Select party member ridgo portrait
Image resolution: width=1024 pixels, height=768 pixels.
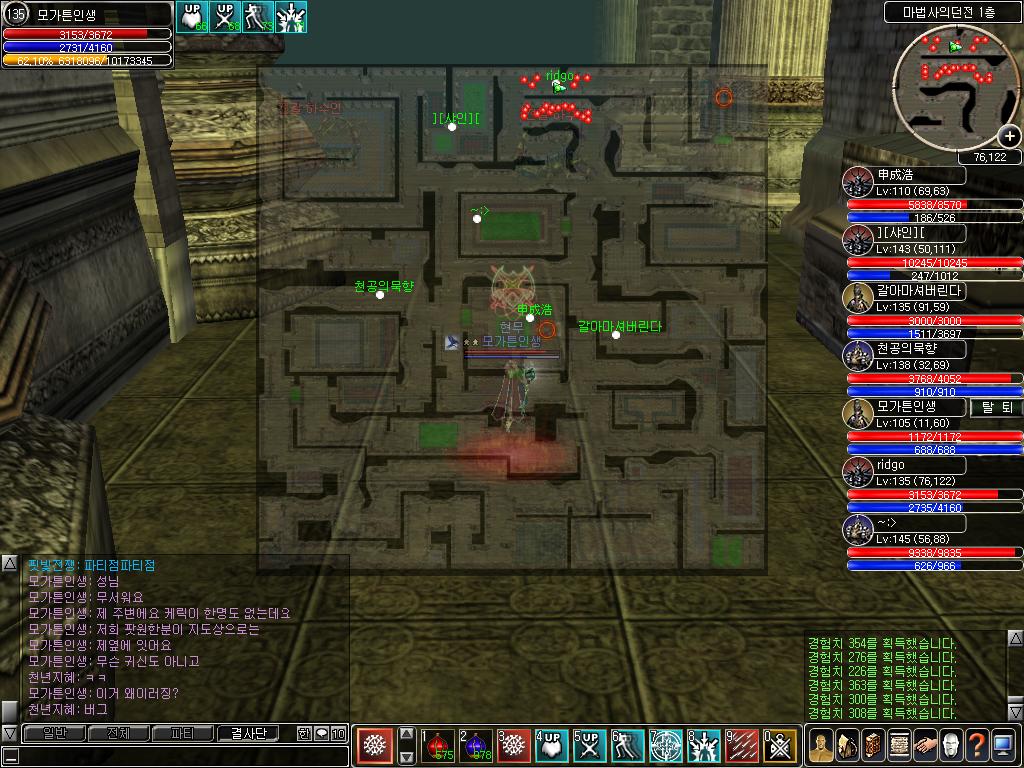[856, 472]
